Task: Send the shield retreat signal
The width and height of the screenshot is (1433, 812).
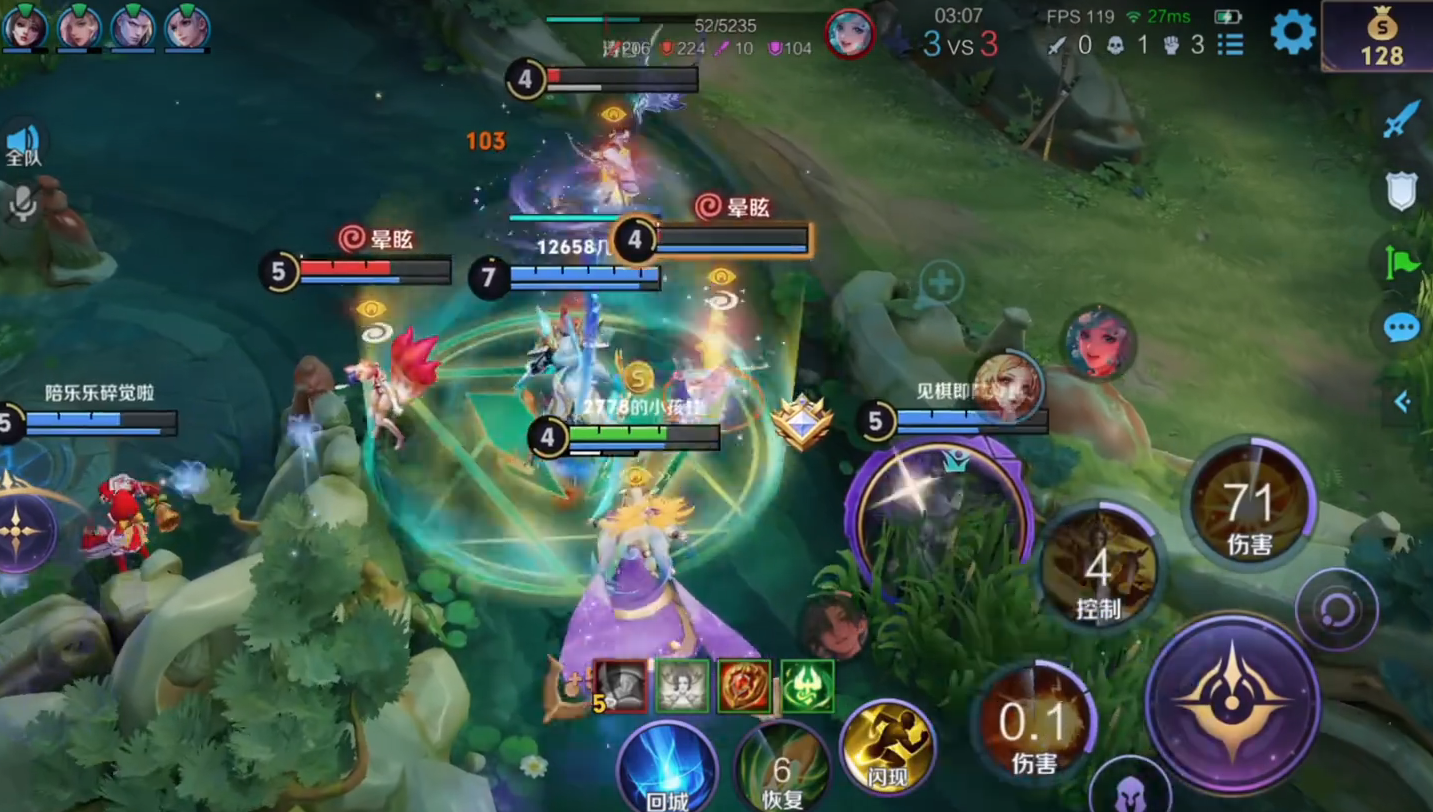Action: tap(1402, 190)
